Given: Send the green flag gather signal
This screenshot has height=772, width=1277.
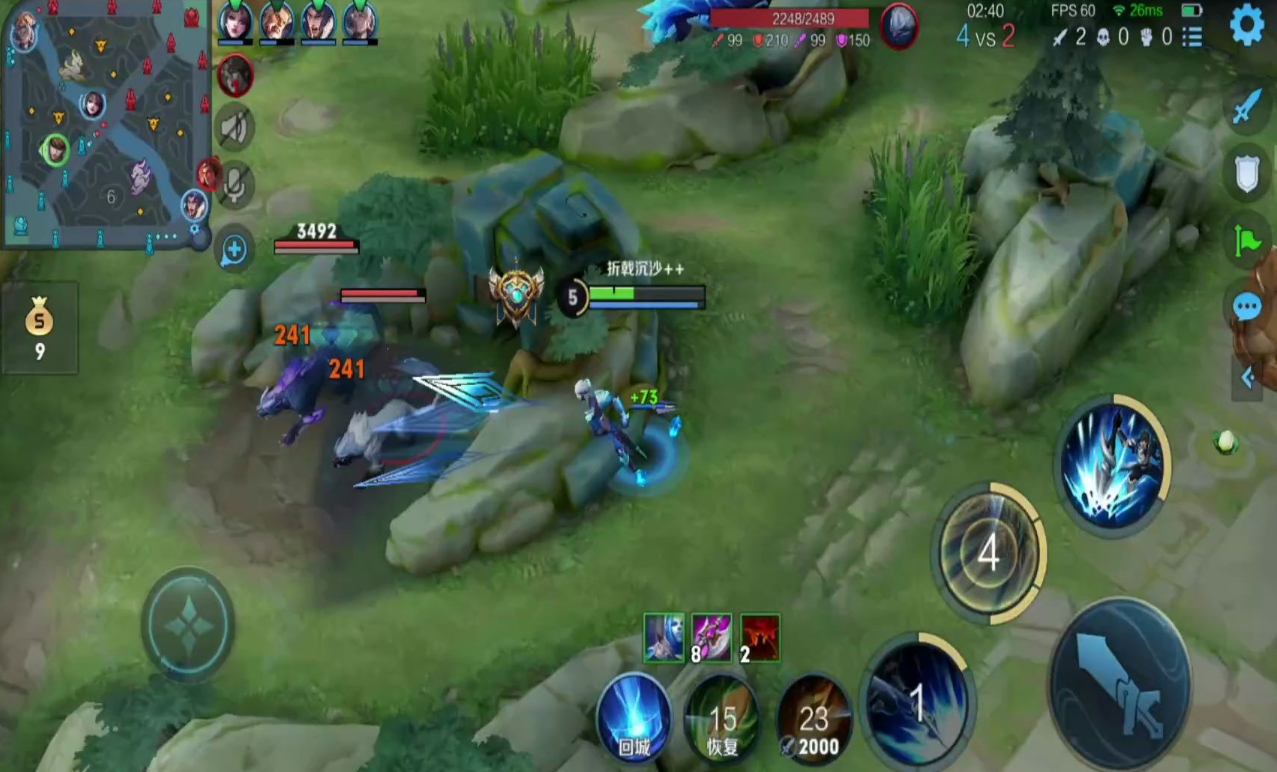Looking at the screenshot, I should point(1246,240).
